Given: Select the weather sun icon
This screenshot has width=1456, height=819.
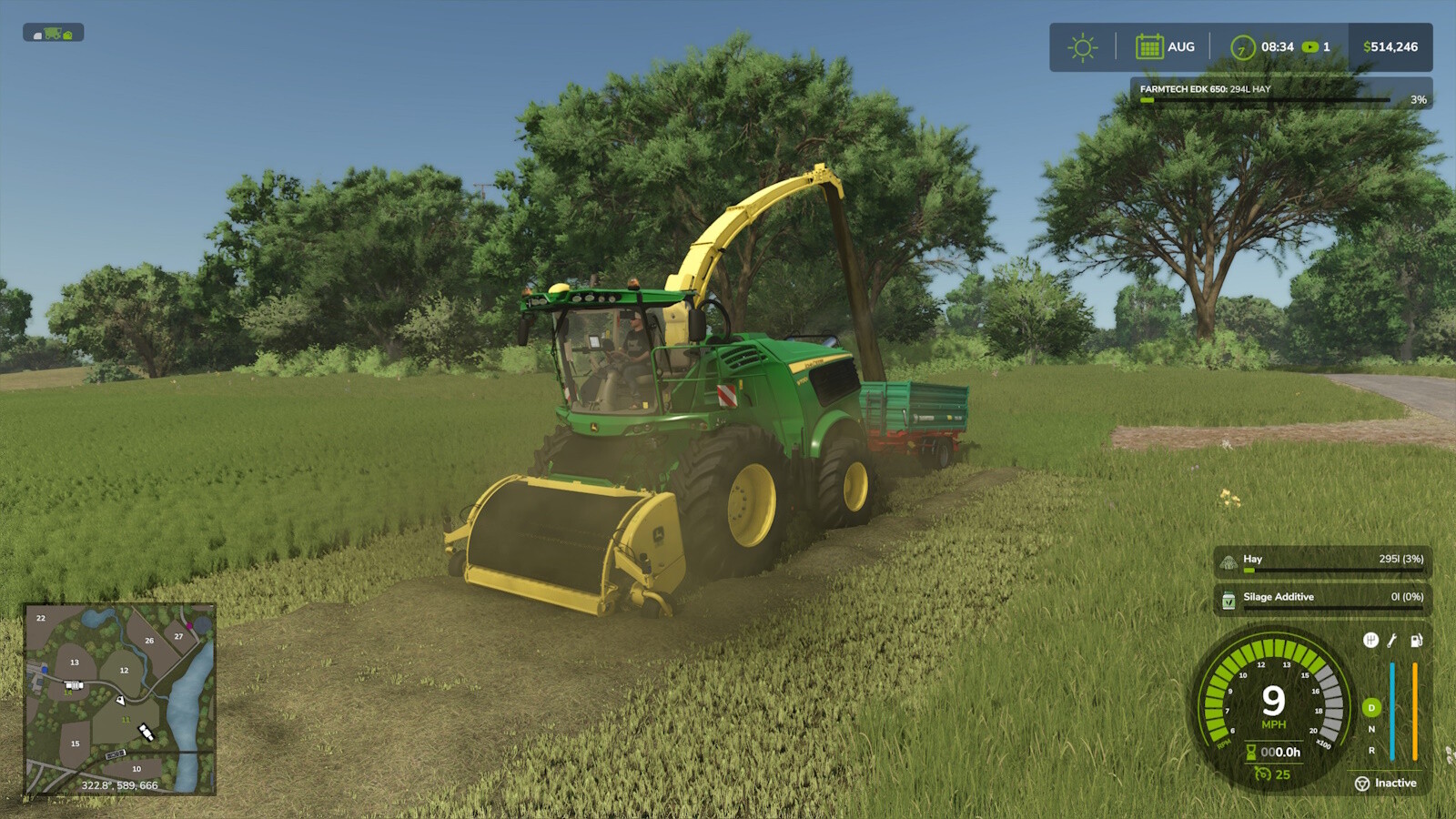Looking at the screenshot, I should [1080, 46].
